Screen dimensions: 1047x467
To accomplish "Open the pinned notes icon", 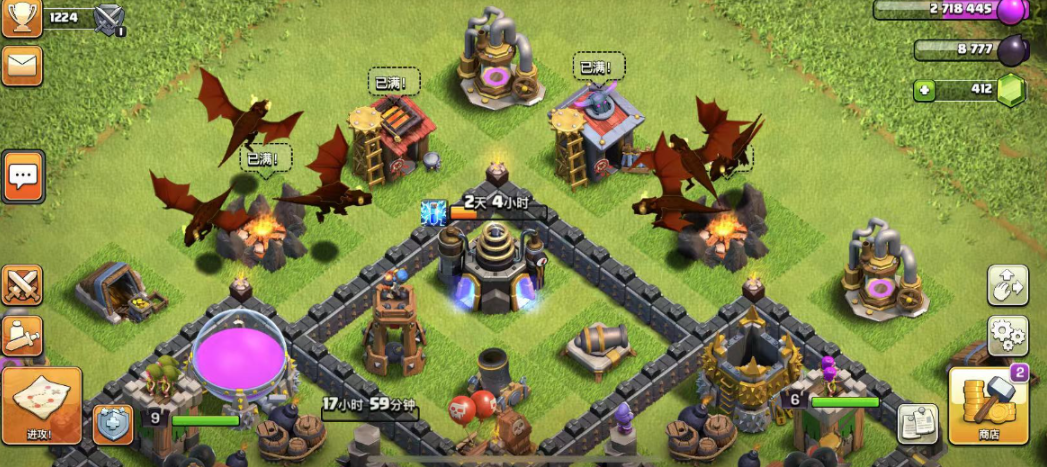I will click(x=917, y=423).
